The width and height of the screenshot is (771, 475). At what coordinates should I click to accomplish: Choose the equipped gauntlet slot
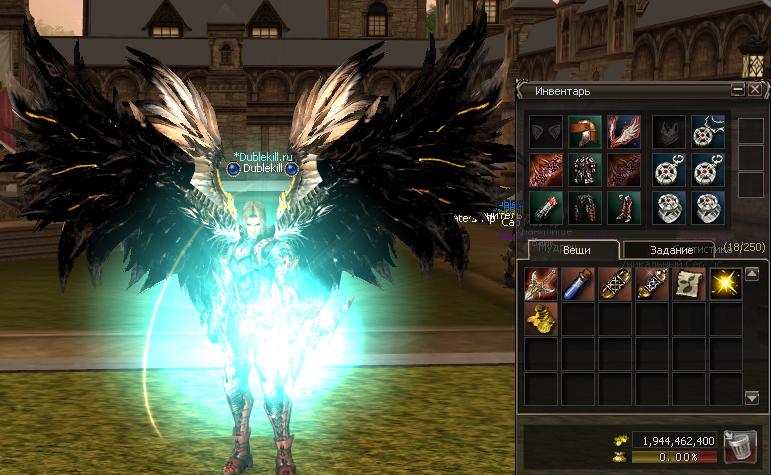coord(546,207)
